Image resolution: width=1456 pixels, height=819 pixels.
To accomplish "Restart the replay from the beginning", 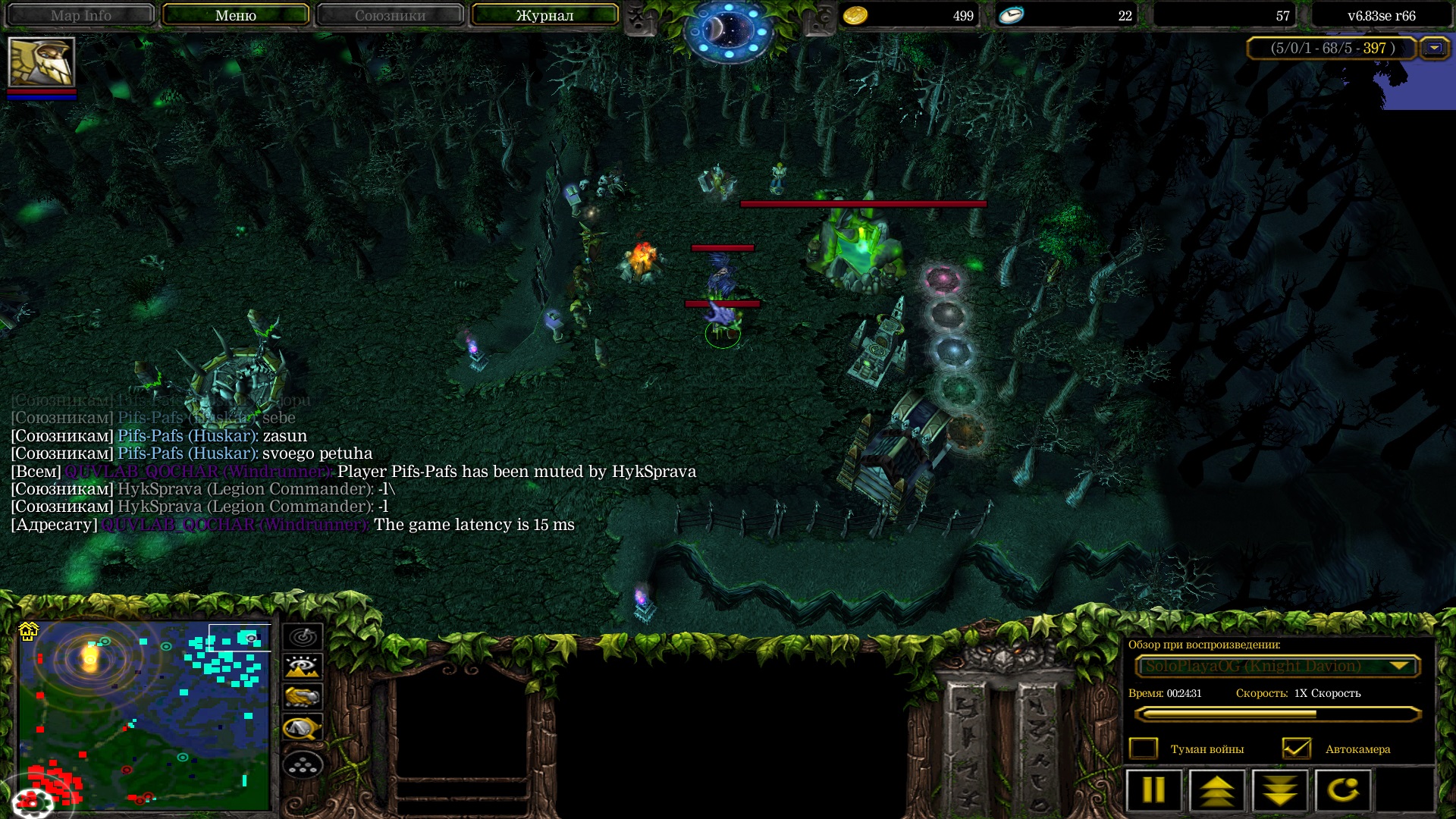I will 1343,790.
